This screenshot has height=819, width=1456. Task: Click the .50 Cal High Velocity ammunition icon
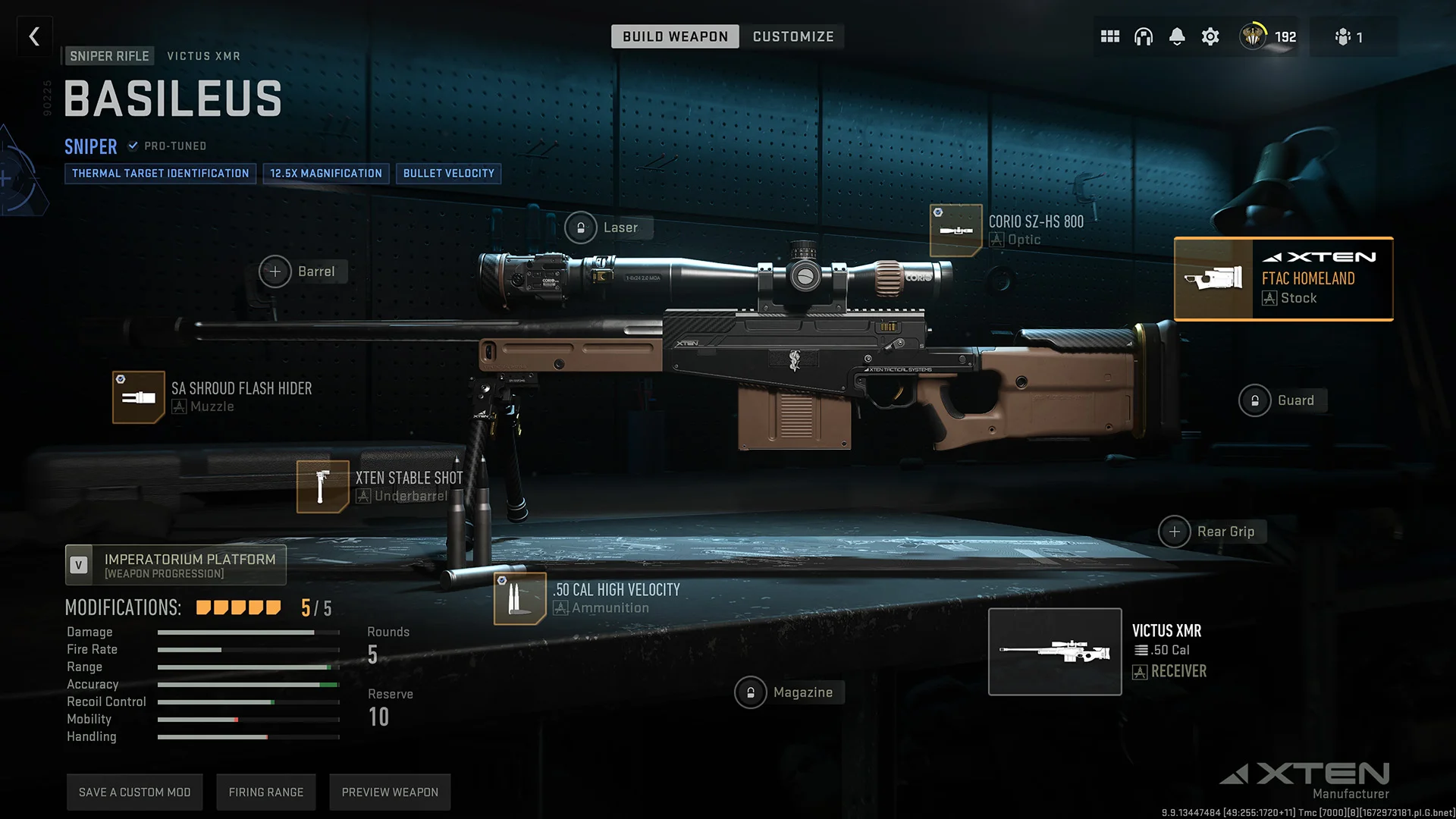[x=519, y=598]
